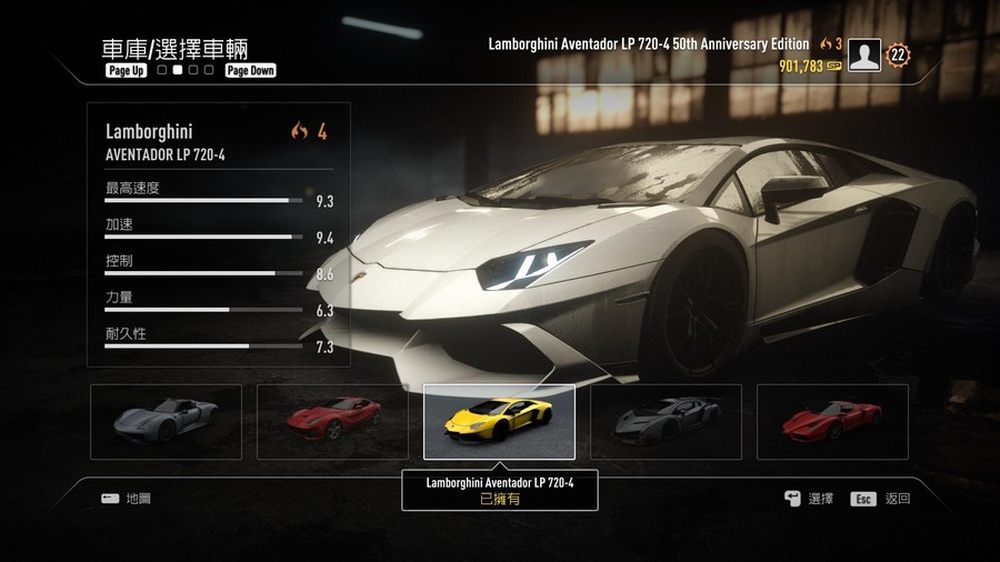Choose the red Ferrari F12 coupe thumbnail
The image size is (1000, 562).
[x=333, y=421]
